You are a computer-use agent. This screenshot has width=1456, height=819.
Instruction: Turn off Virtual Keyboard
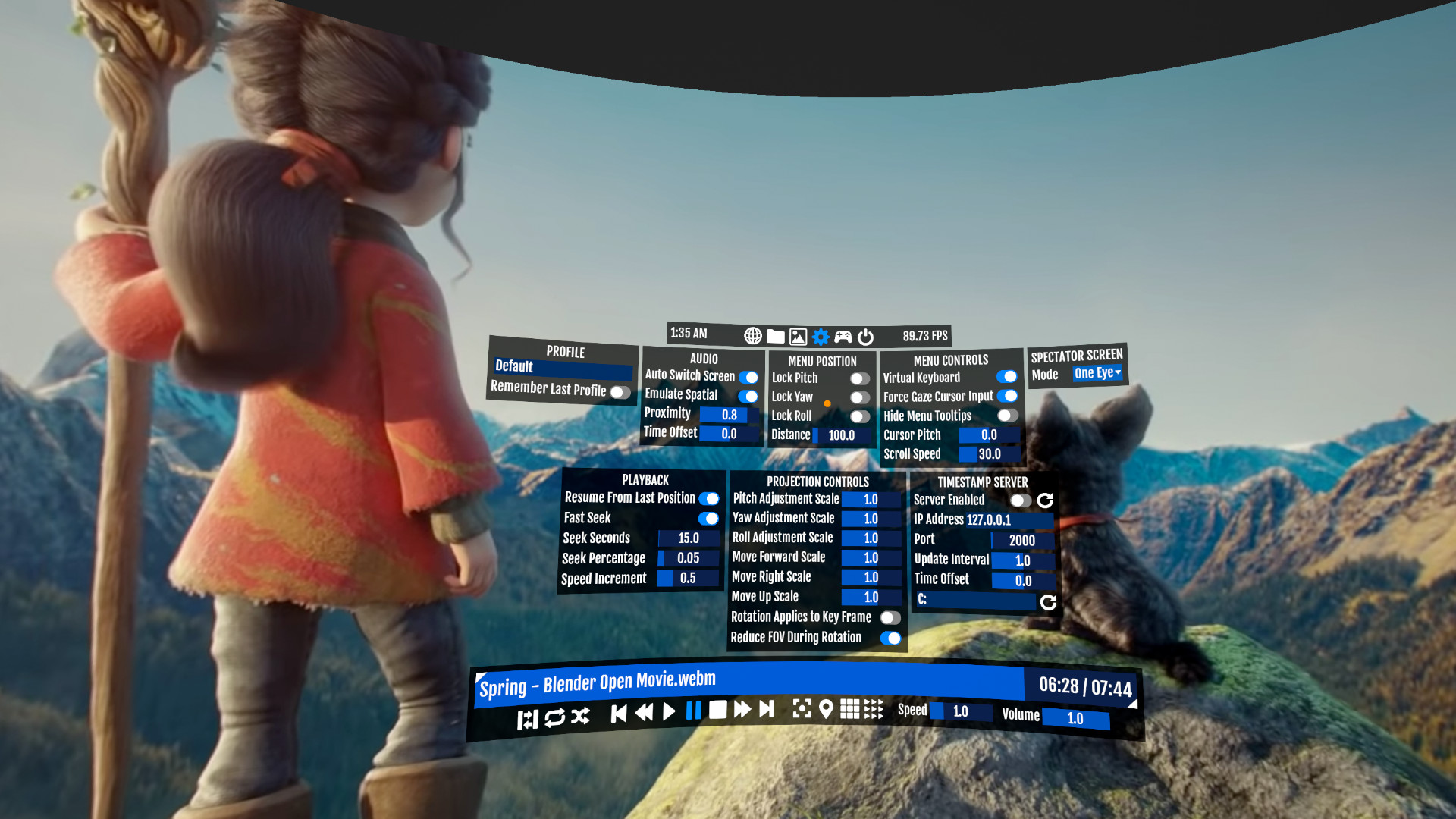1008,376
